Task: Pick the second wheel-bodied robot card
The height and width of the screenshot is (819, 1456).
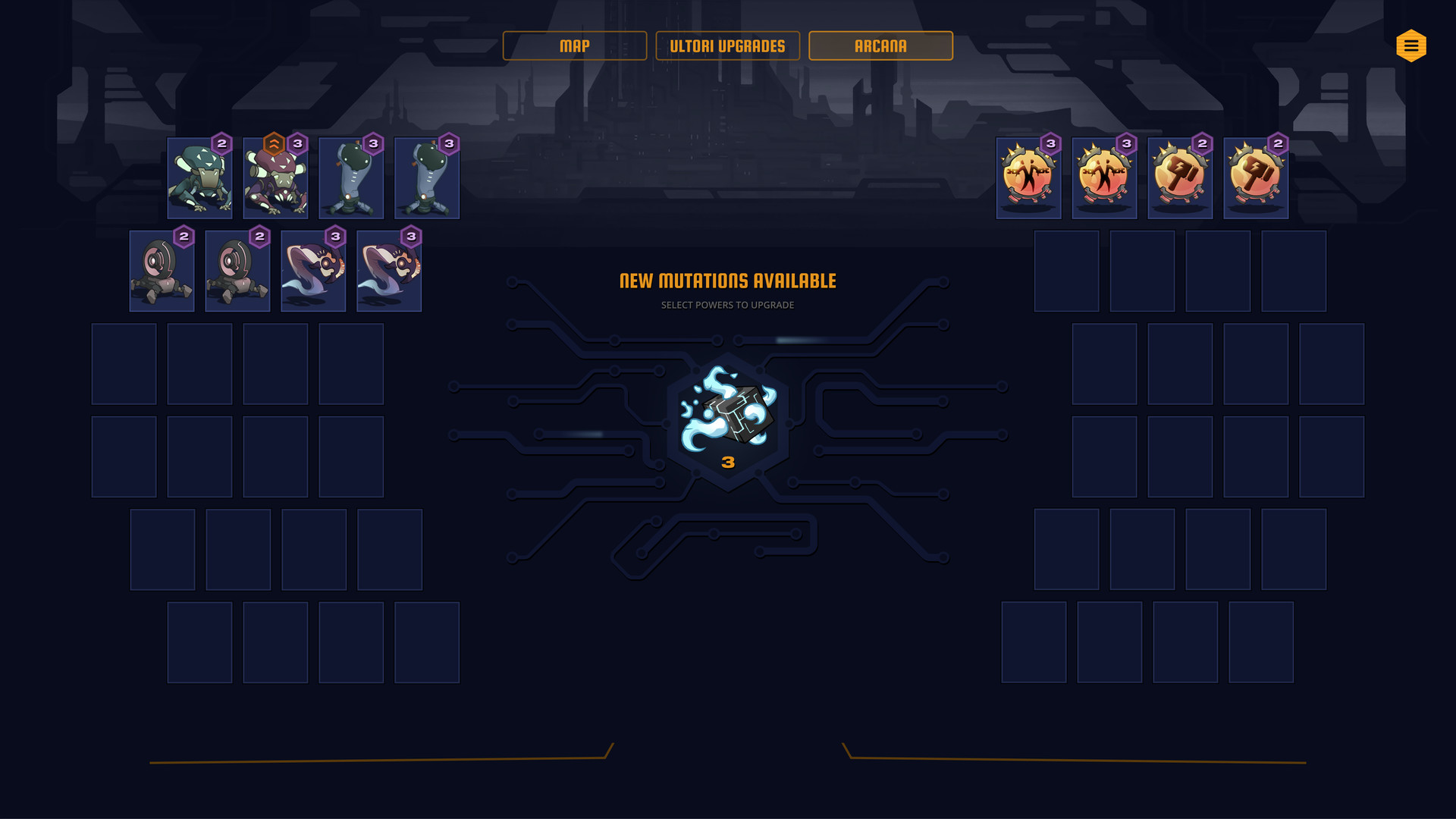Action: 237,271
